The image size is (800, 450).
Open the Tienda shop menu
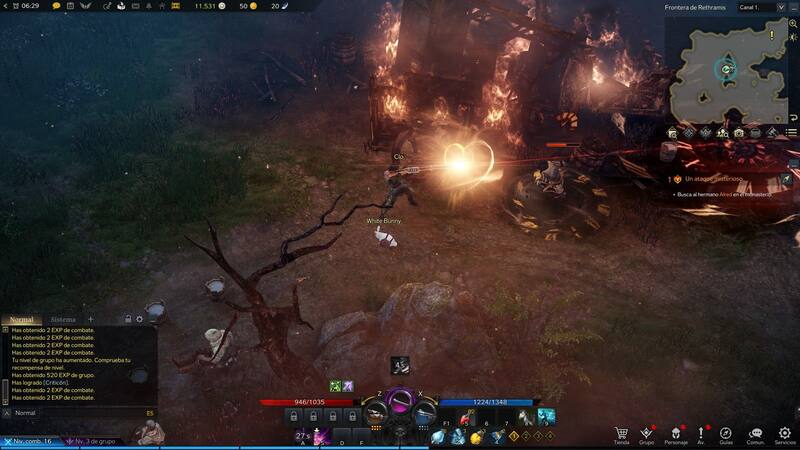pyautogui.click(x=621, y=434)
